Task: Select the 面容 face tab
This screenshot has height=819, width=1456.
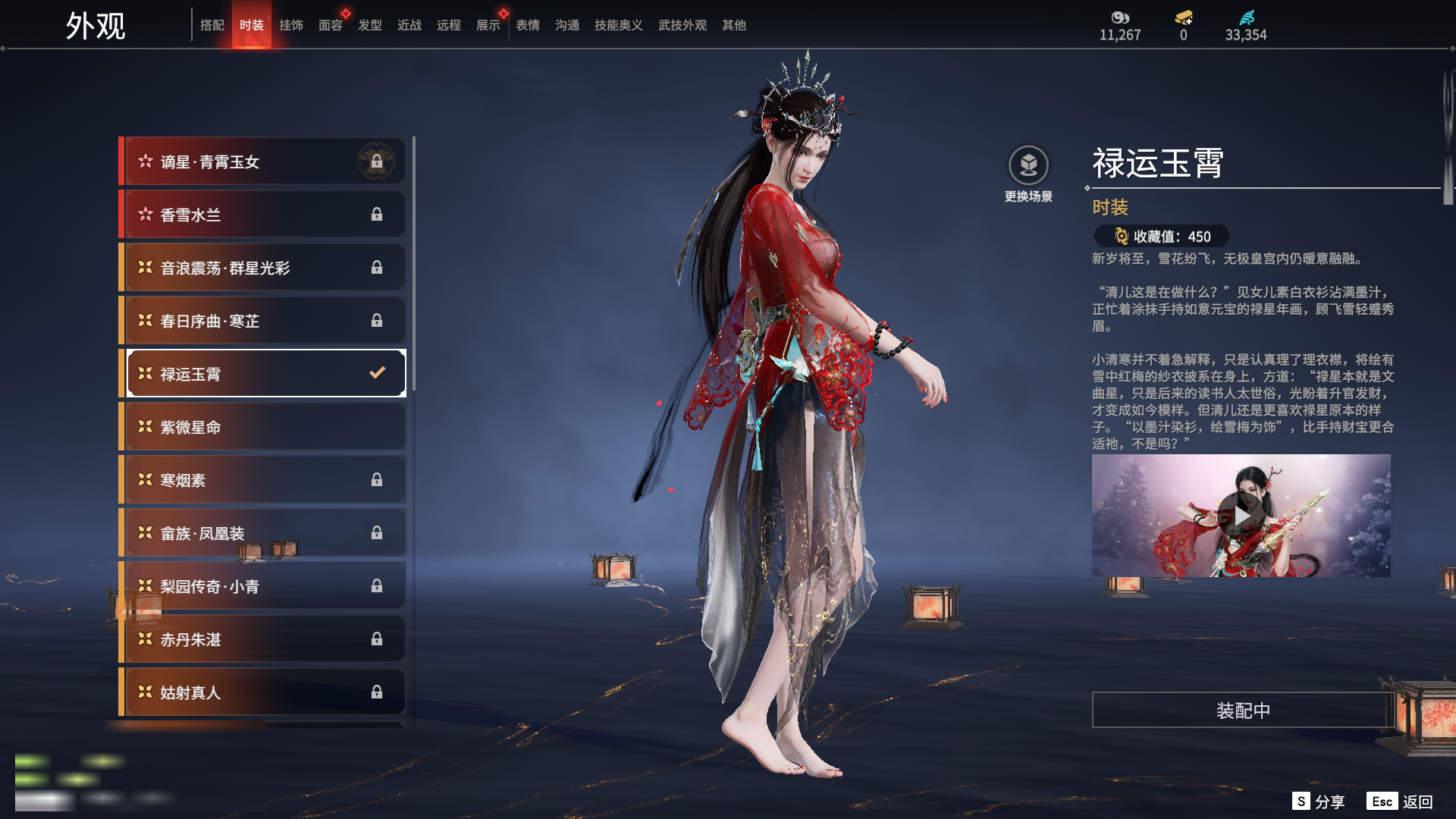Action: coord(331,25)
